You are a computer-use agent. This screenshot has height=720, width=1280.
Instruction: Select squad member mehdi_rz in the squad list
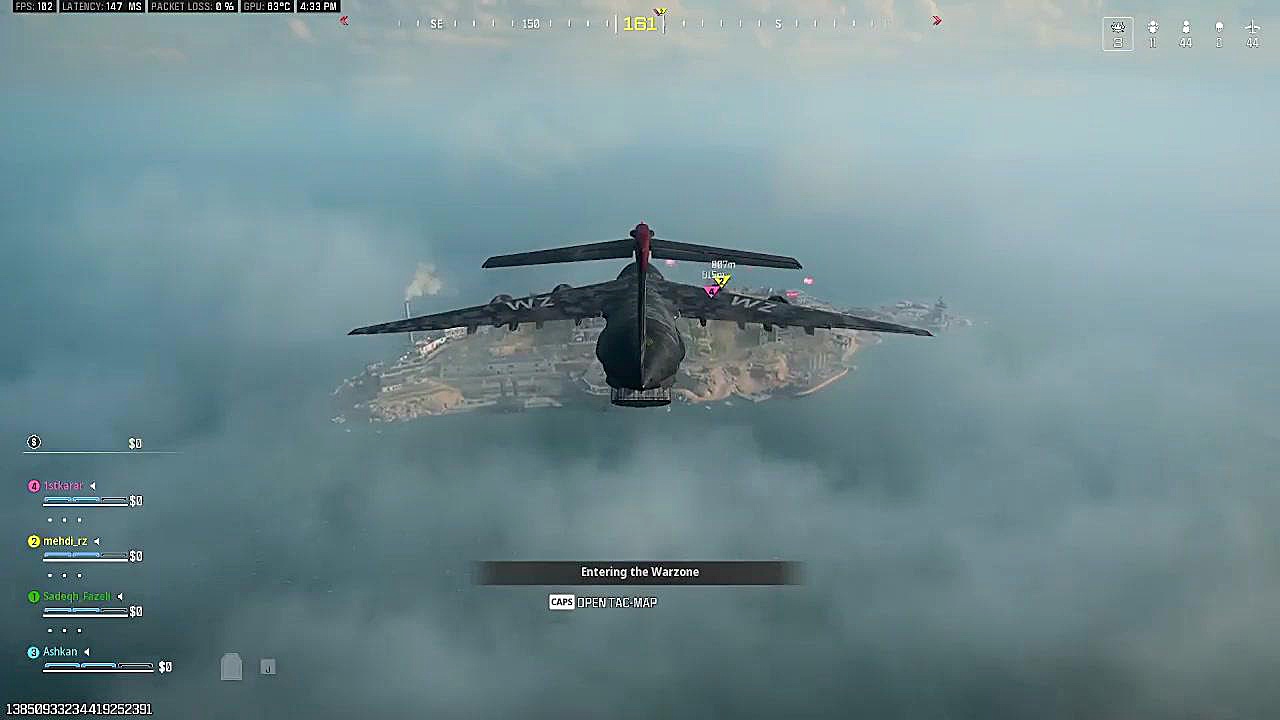[65, 541]
